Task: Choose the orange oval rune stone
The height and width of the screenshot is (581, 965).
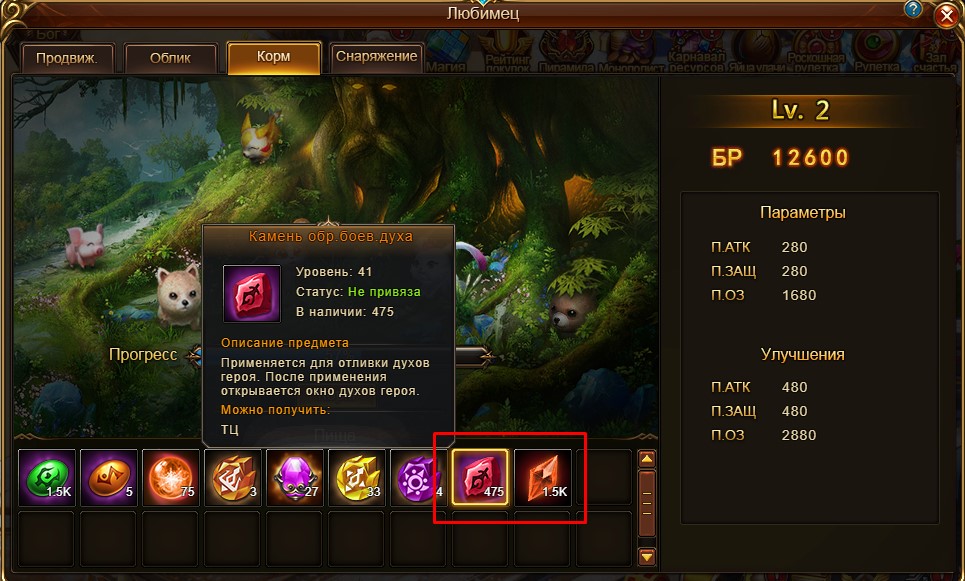Action: coord(108,477)
